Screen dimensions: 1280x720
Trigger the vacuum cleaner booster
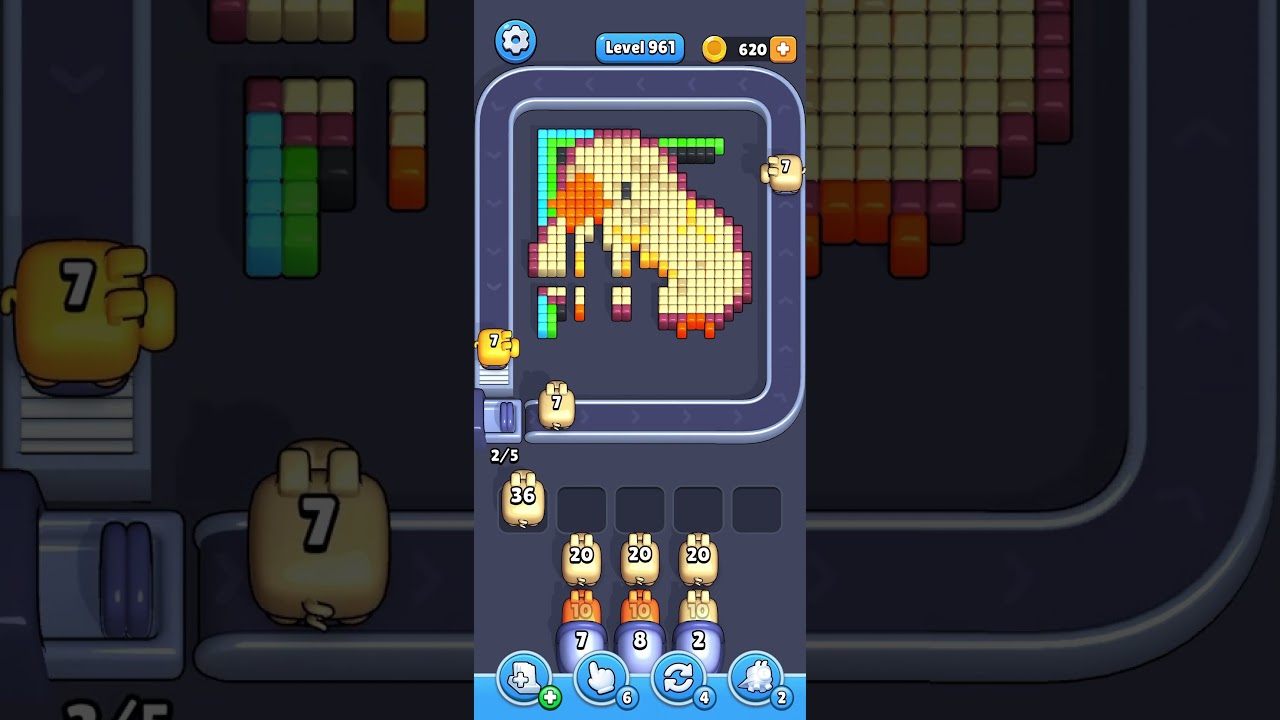point(757,680)
